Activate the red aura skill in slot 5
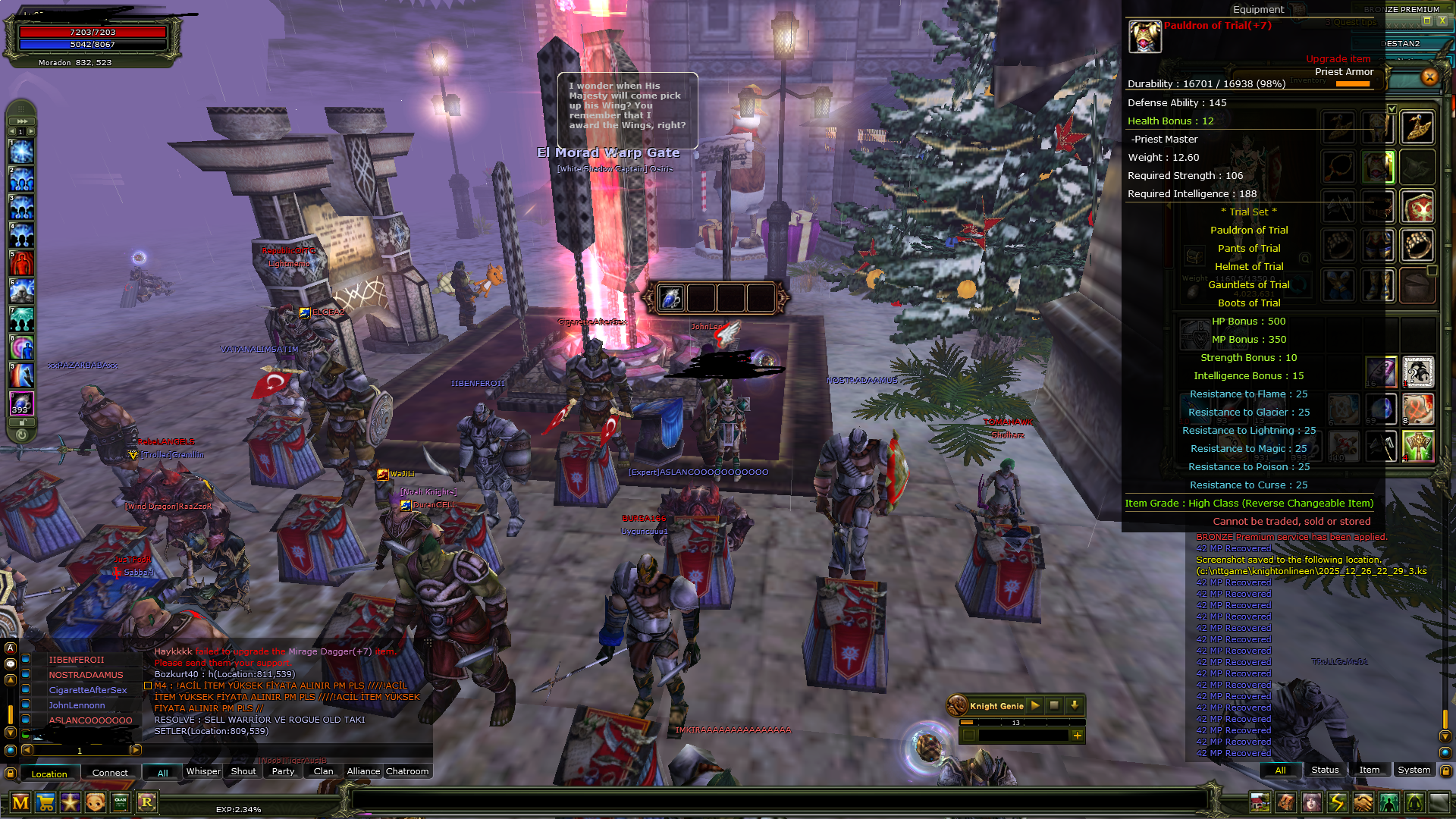This screenshot has height=819, width=1456. [x=21, y=264]
